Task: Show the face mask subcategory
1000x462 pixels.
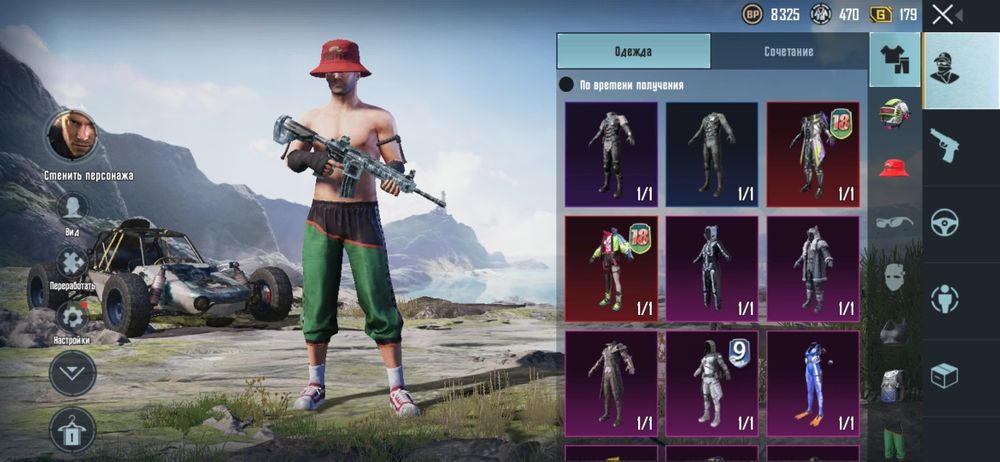Action: 894,276
